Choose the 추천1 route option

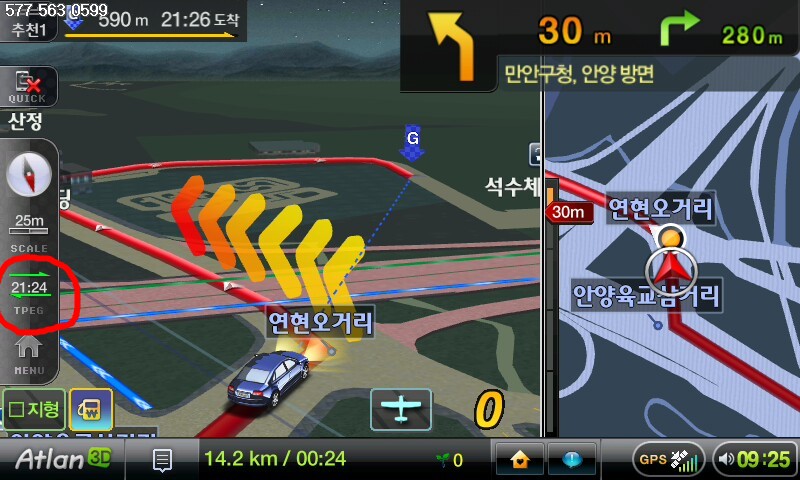(30, 30)
